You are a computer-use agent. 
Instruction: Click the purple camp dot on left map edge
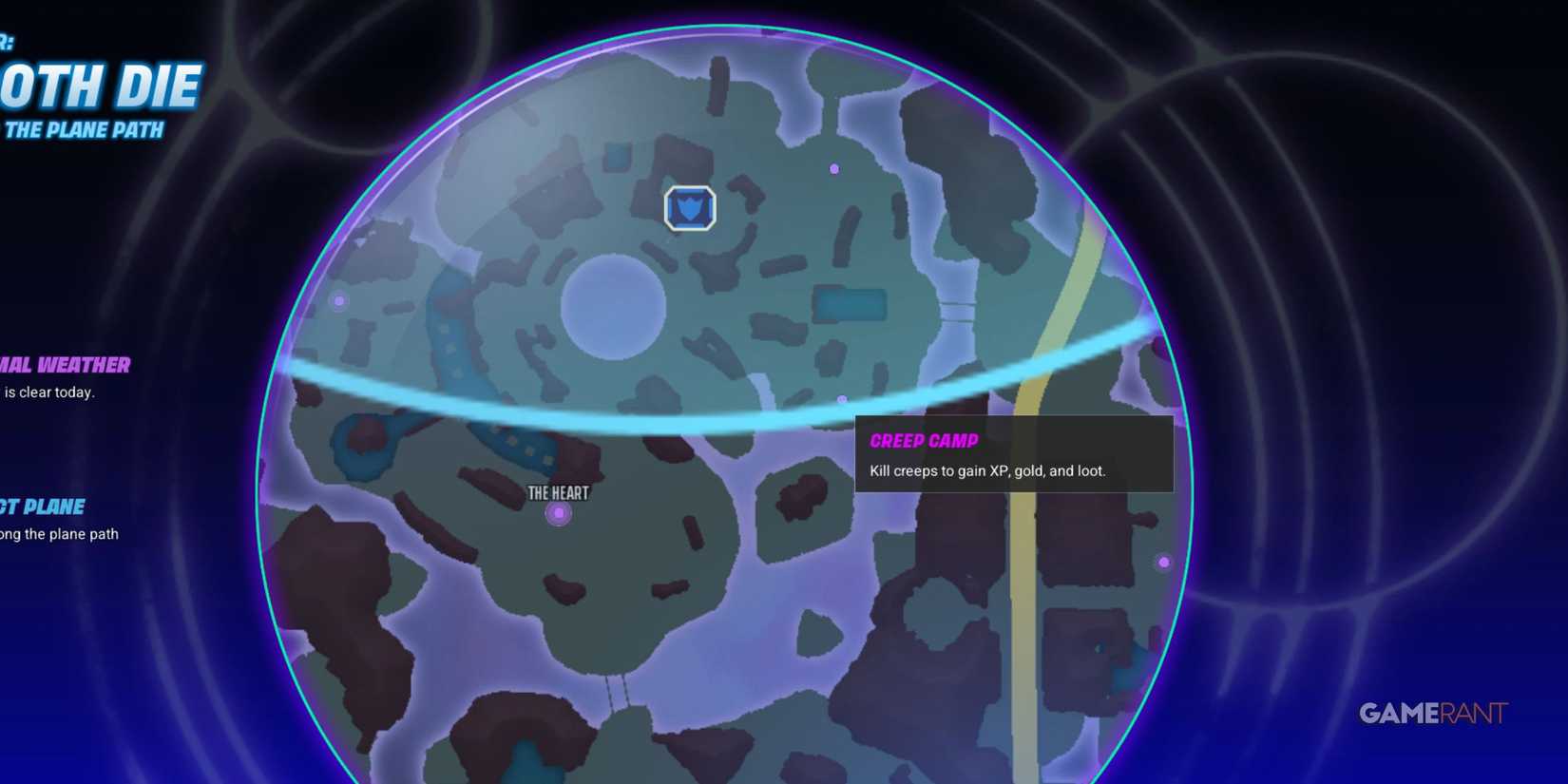click(338, 301)
